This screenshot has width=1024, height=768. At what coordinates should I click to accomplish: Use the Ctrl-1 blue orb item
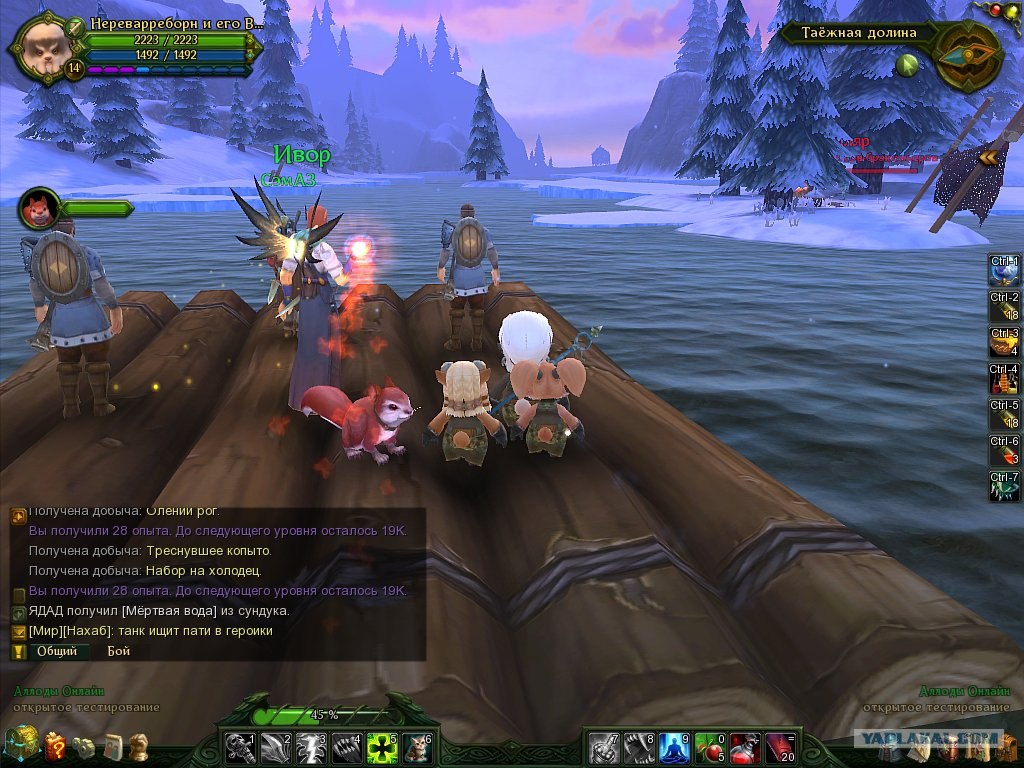[1004, 271]
